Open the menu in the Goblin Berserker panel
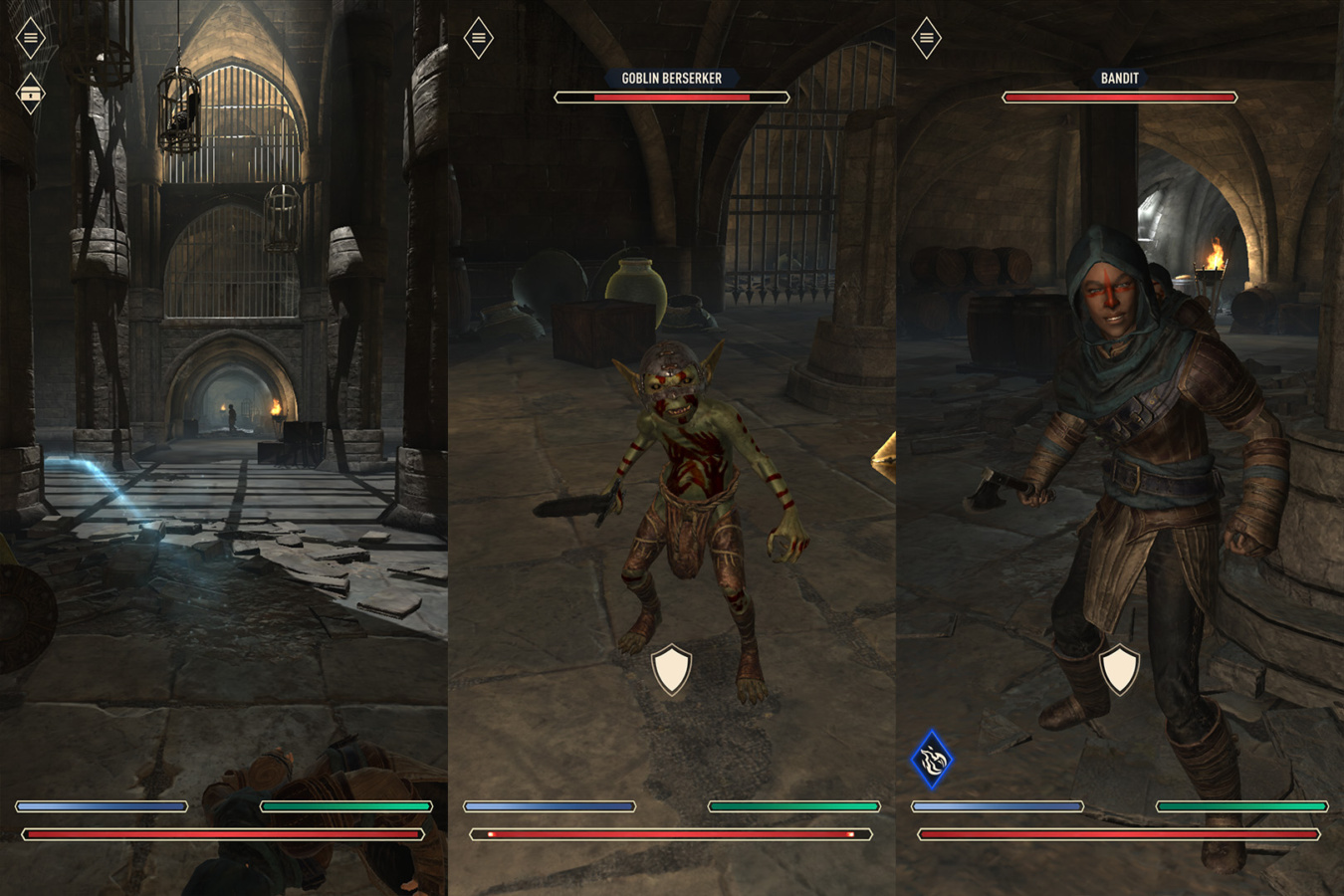Viewport: 1344px width, 896px height. coord(478,37)
